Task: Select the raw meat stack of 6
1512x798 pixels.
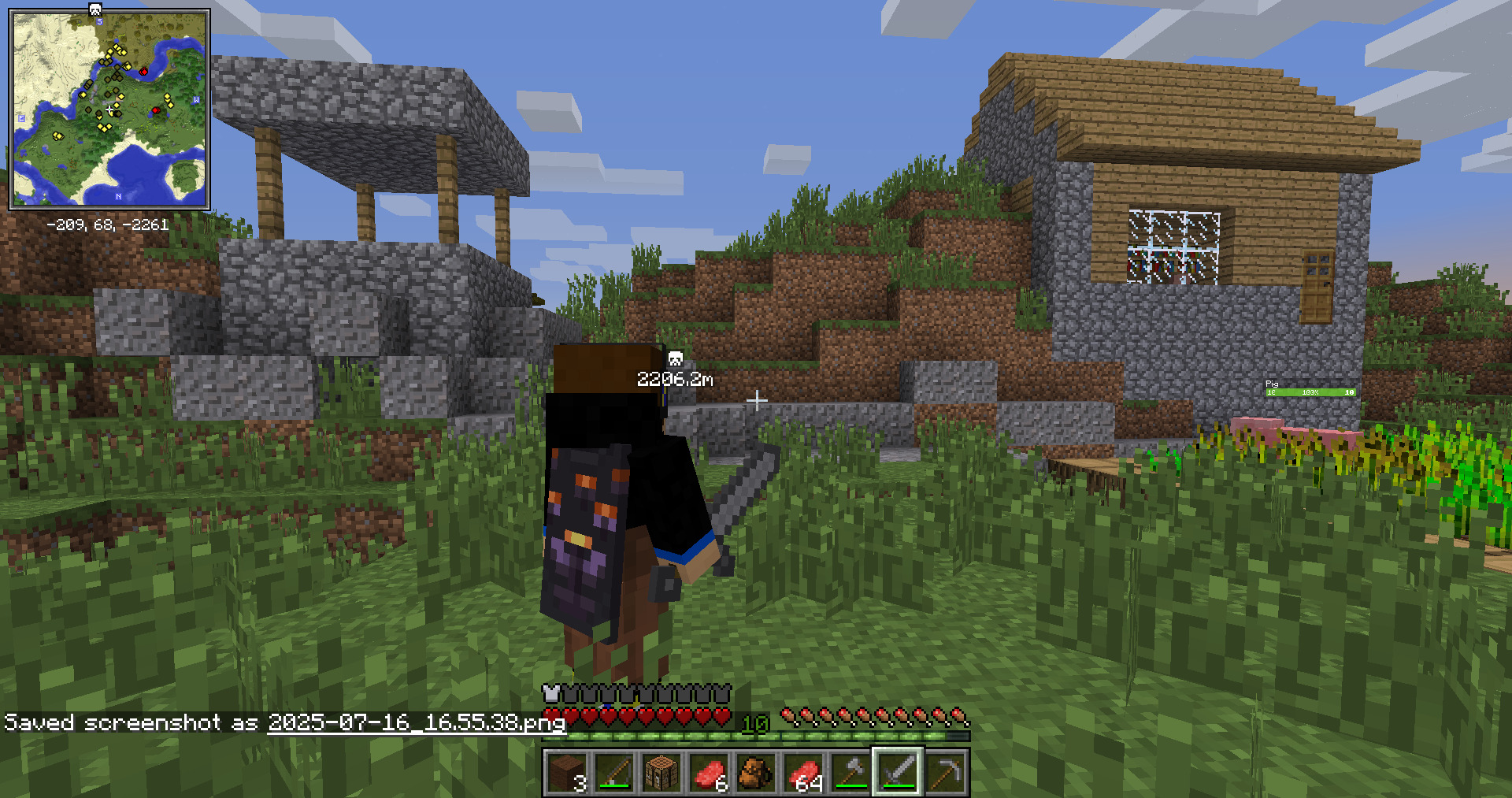Action: click(x=709, y=772)
